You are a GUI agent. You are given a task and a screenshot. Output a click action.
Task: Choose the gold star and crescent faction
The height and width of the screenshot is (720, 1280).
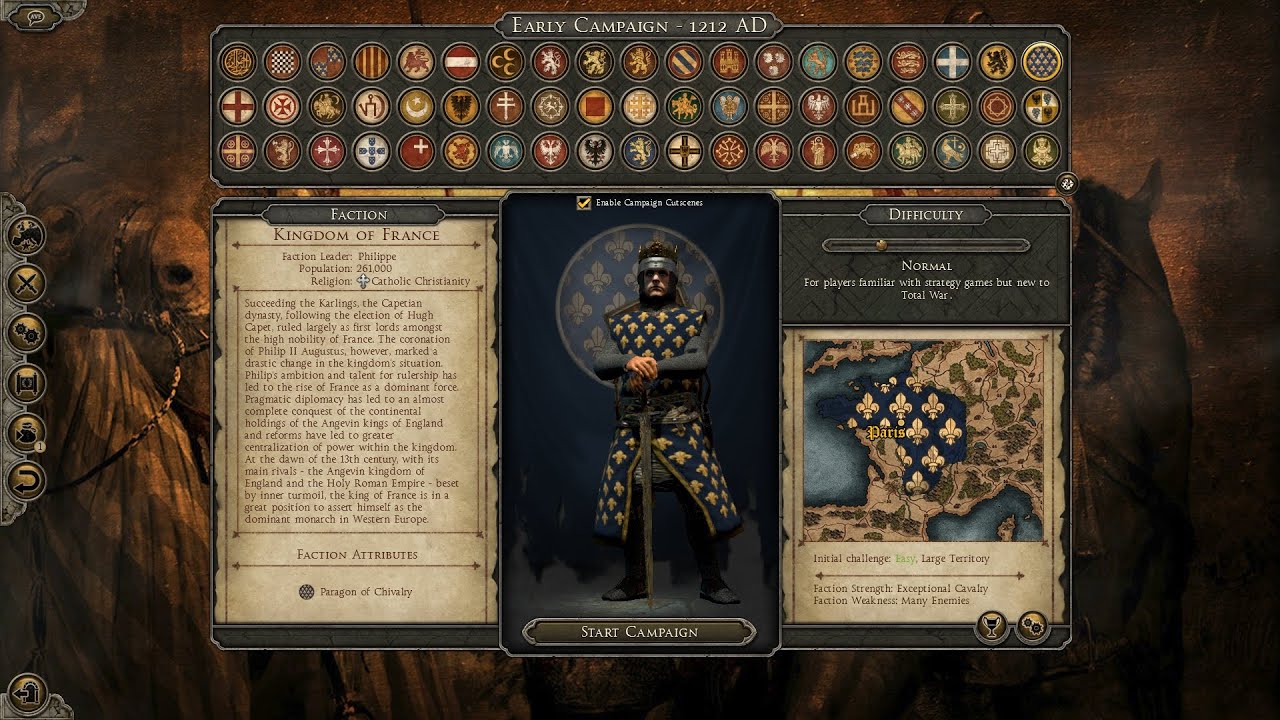pos(416,106)
